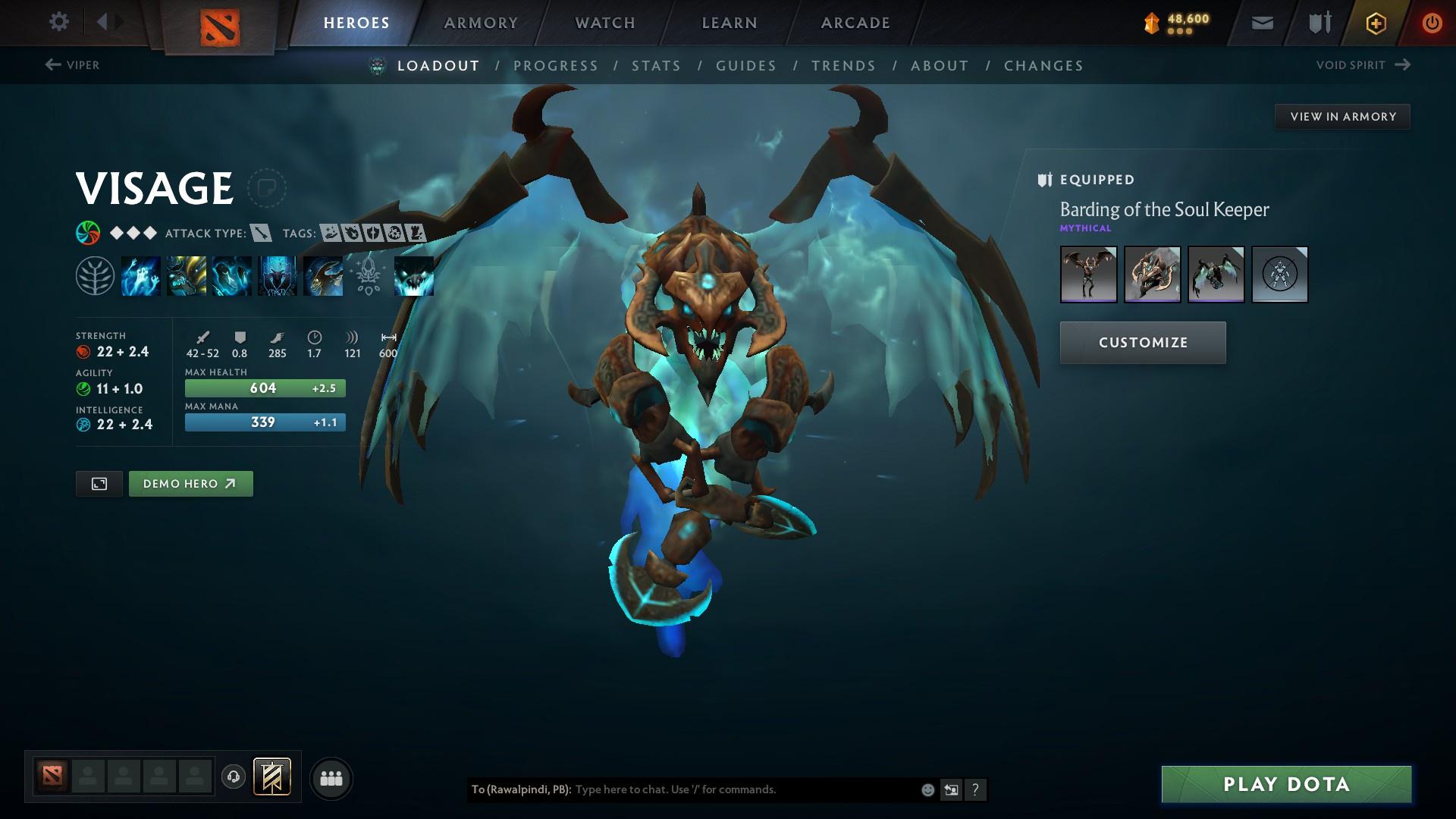Open Visage's talent tree icon
Viewport: 1456px width, 819px height.
95,275
